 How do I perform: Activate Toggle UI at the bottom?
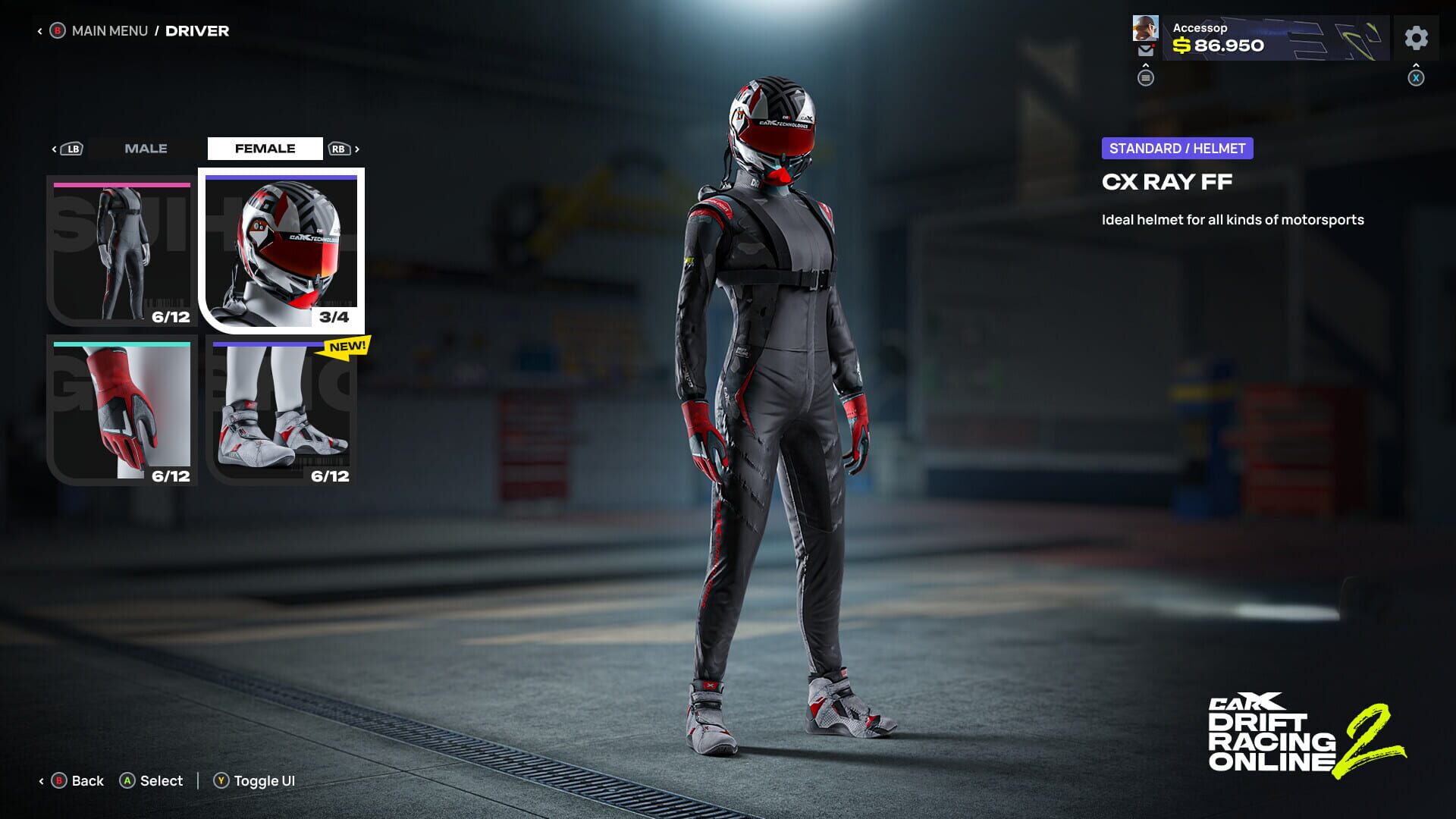pos(255,780)
